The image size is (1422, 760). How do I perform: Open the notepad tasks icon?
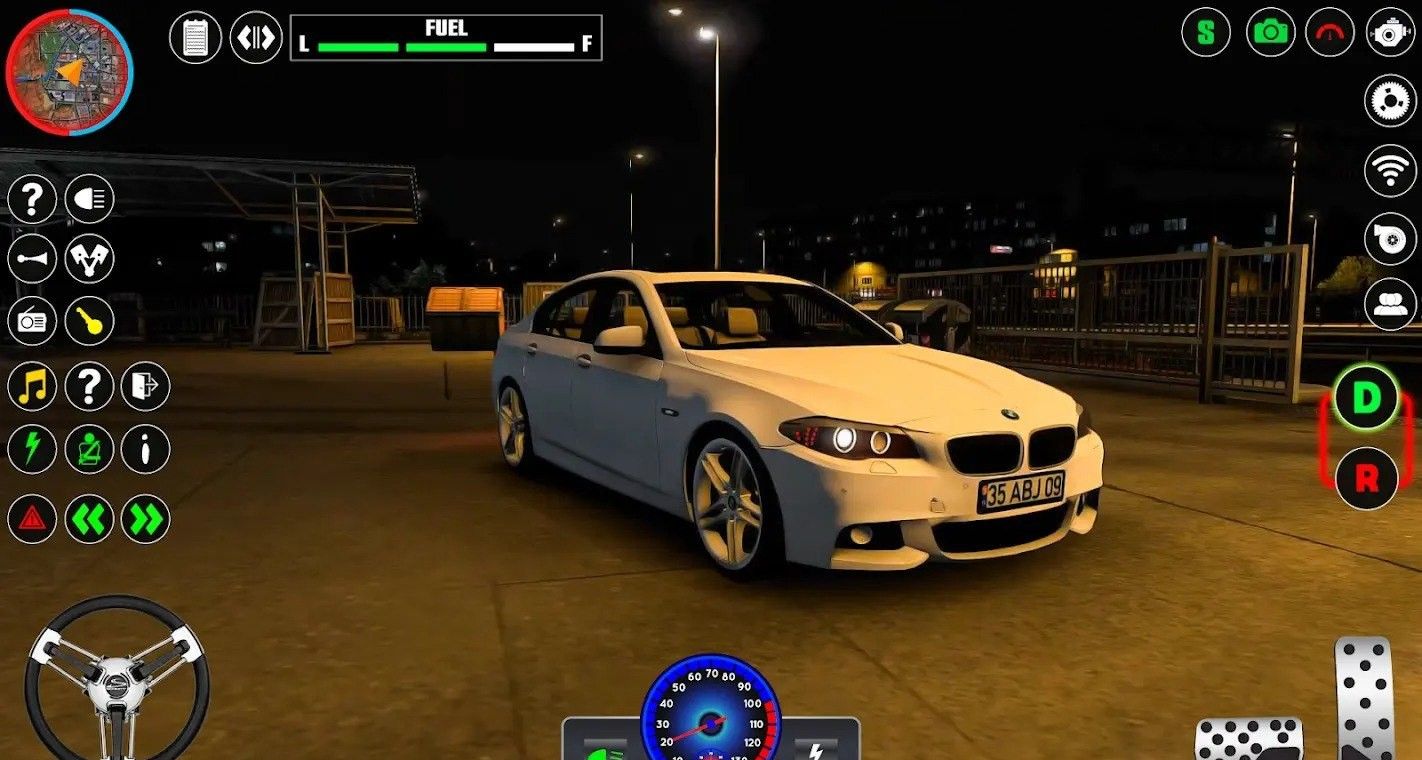click(x=195, y=38)
